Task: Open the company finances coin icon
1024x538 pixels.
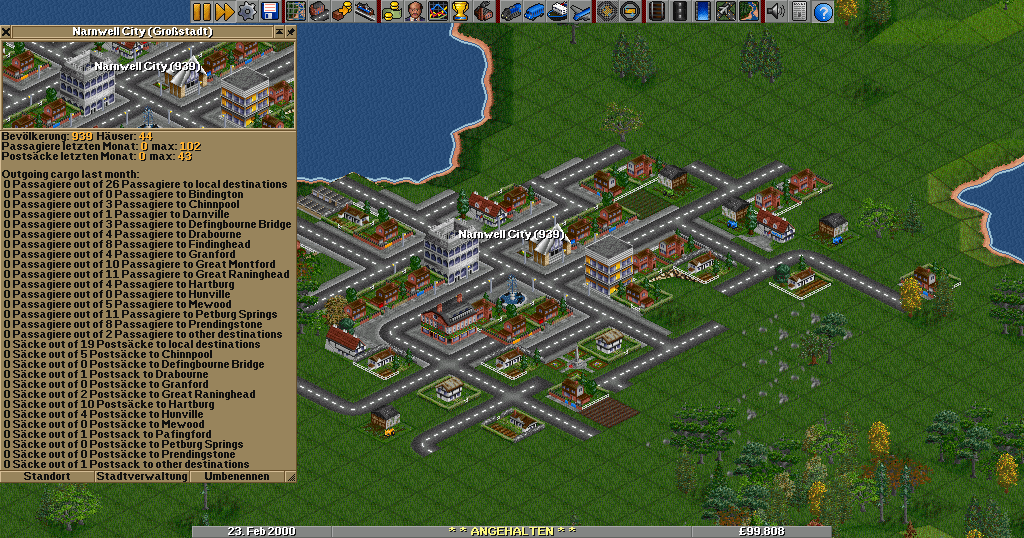Action: click(x=391, y=12)
